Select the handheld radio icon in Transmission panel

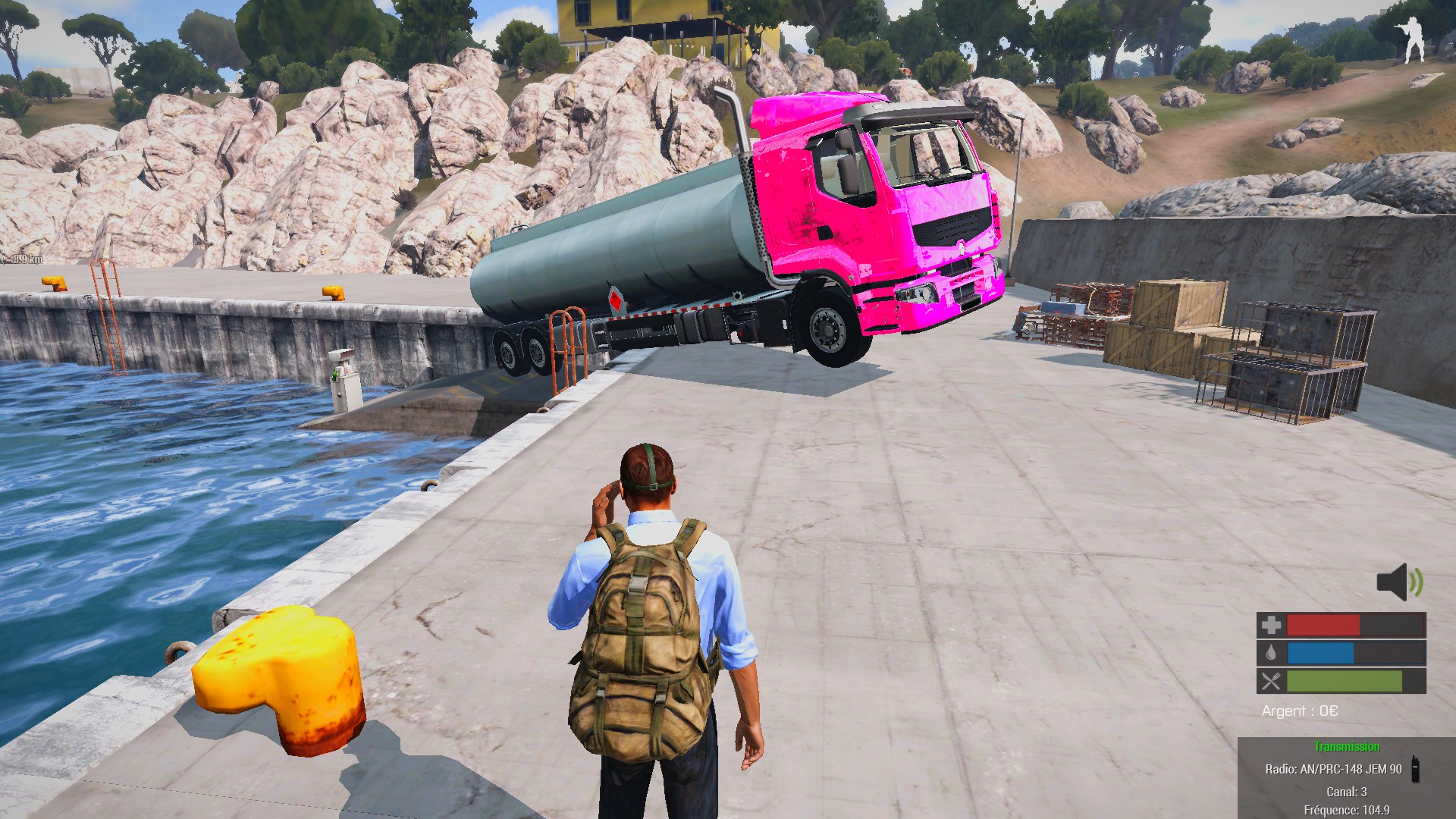(x=1414, y=768)
